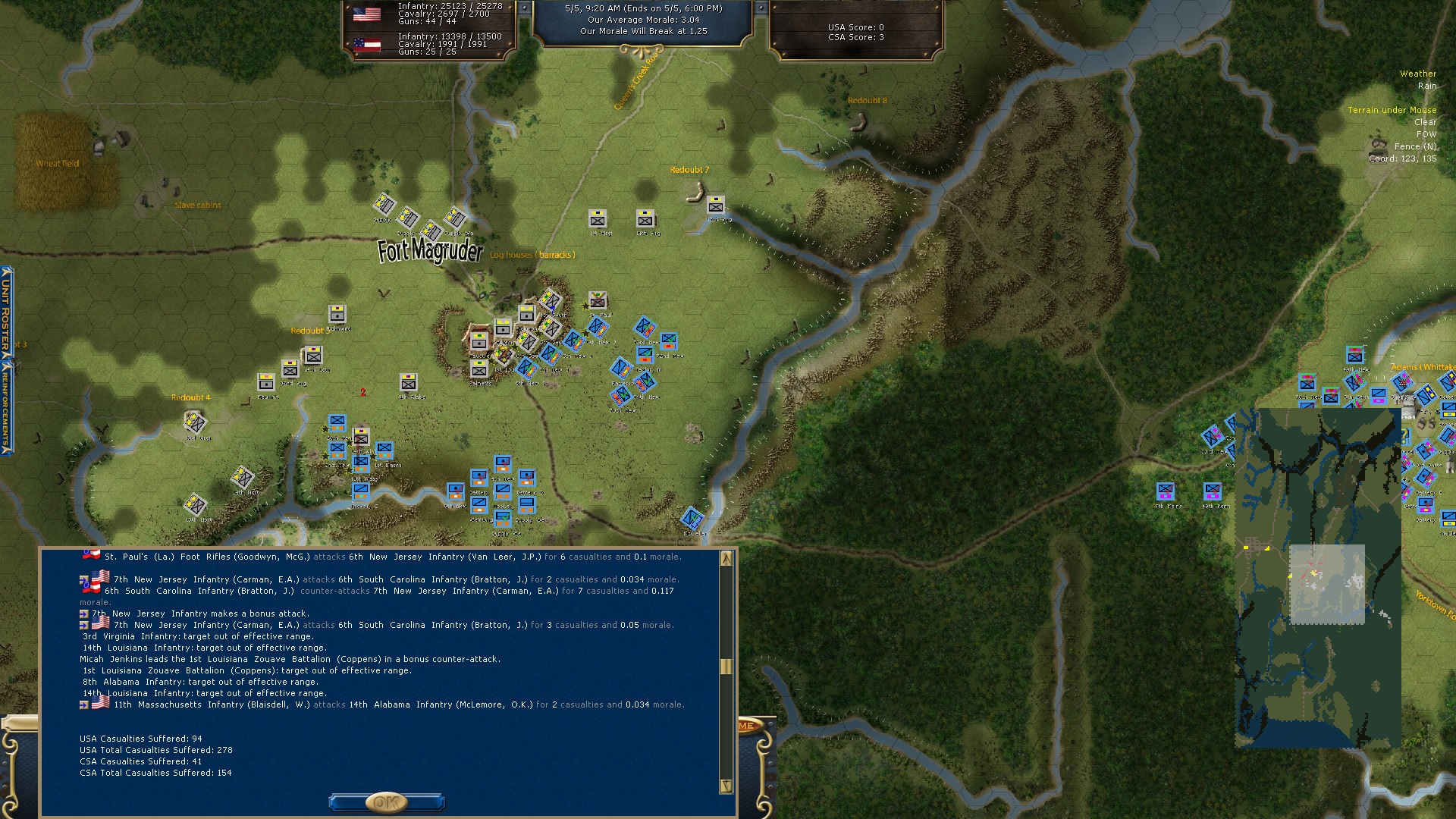Click the minimap overview
Viewport: 1456px width, 819px height.
coord(1317,578)
